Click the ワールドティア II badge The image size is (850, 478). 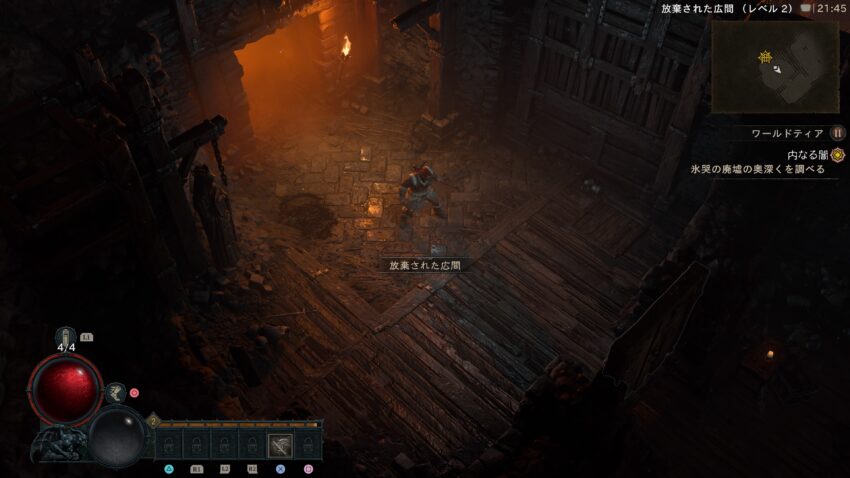tap(838, 133)
